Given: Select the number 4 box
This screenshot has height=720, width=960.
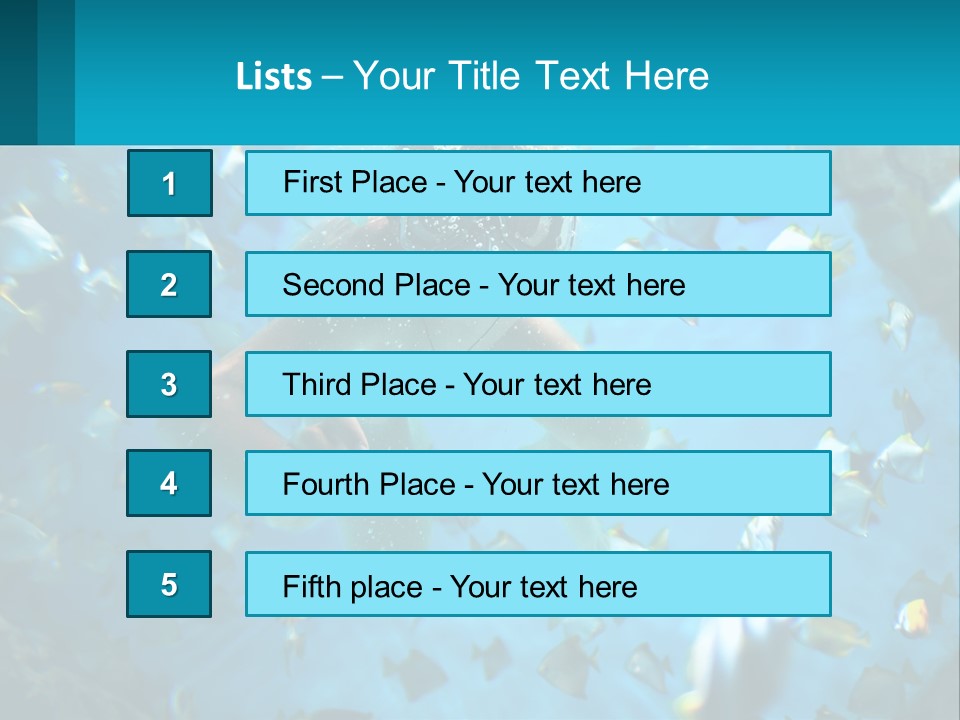Looking at the screenshot, I should click(169, 484).
